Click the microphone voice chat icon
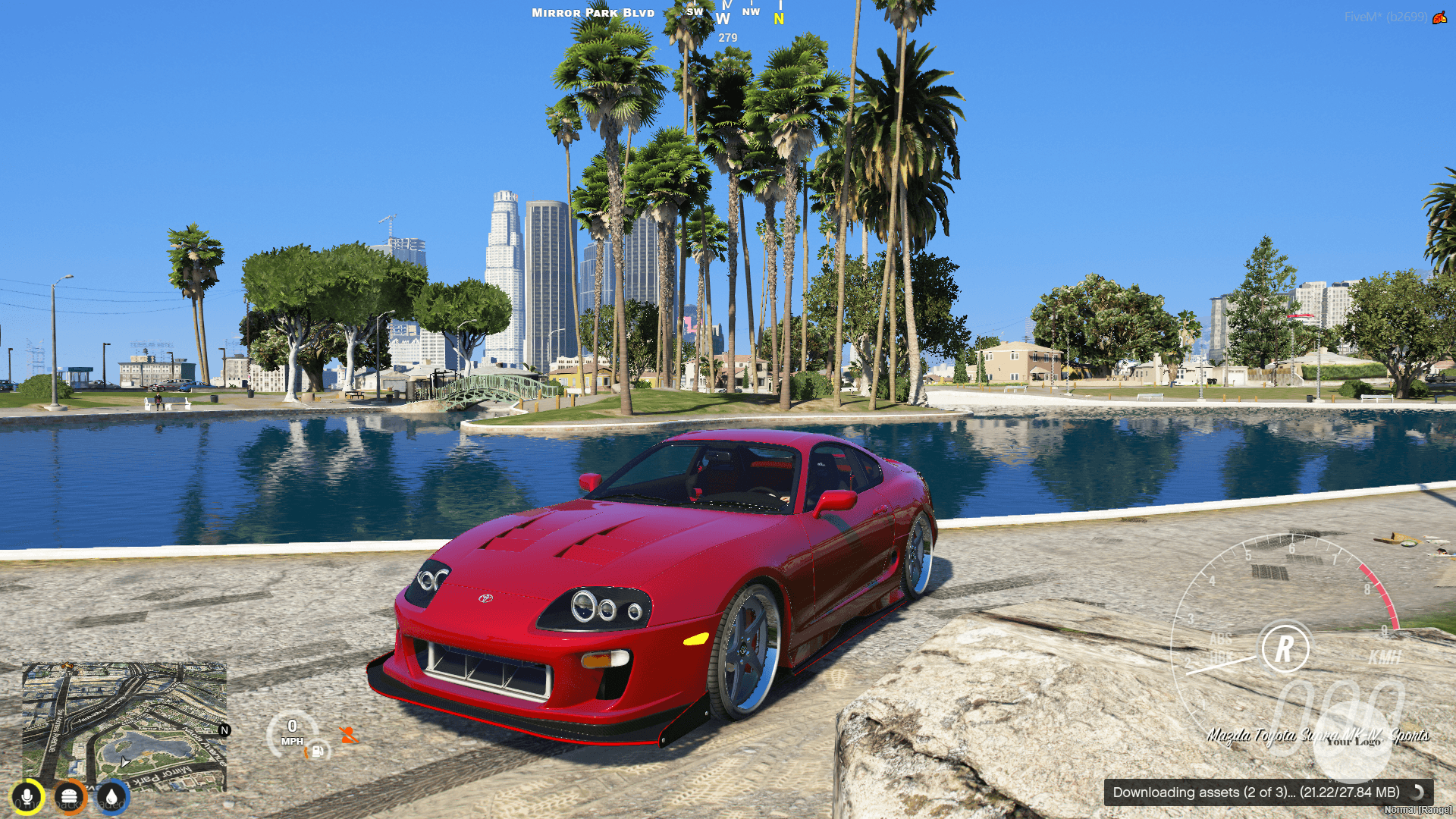Screen dimensions: 1456x819 coord(27,796)
